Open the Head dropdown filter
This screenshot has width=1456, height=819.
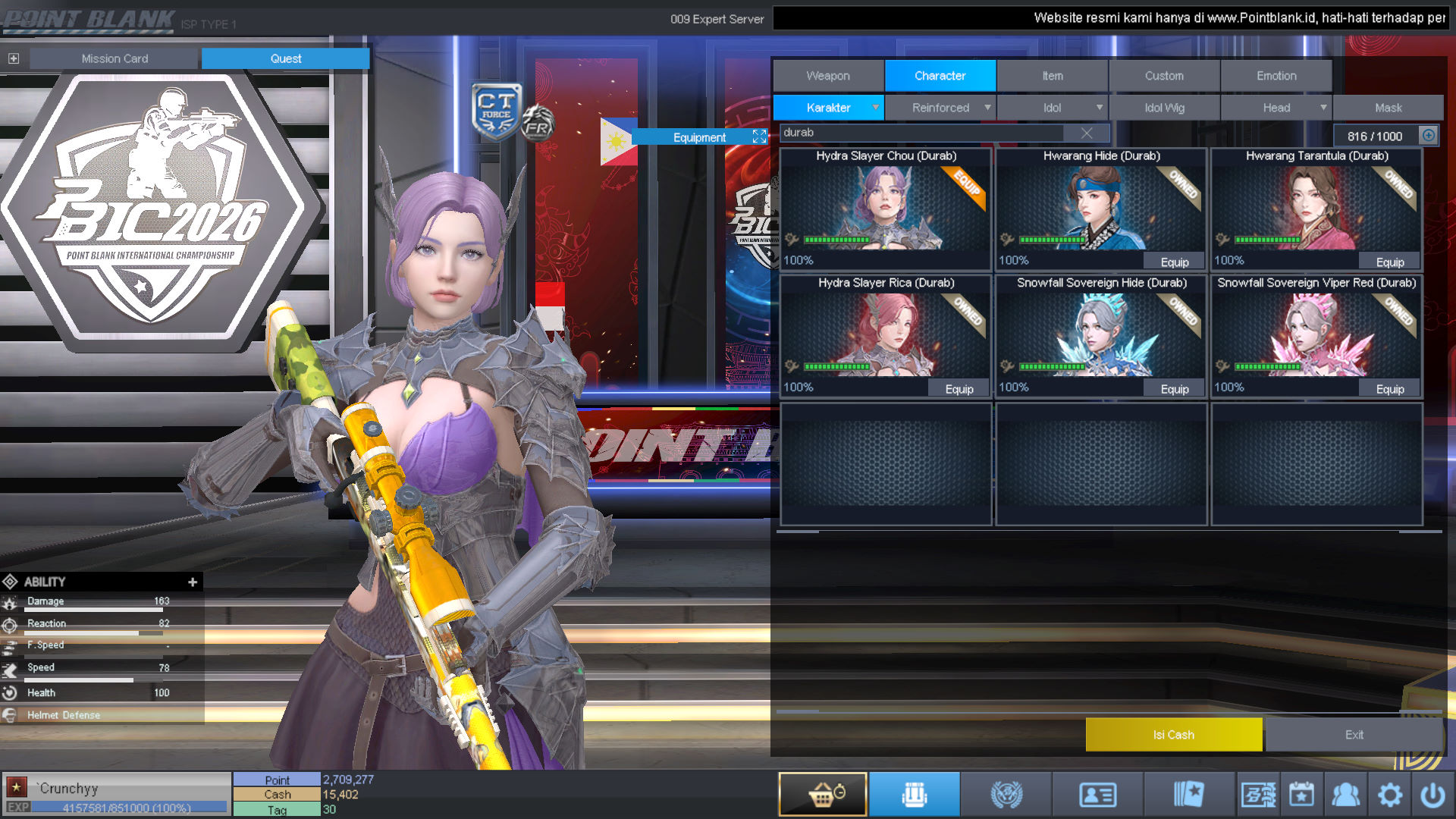pos(1276,108)
